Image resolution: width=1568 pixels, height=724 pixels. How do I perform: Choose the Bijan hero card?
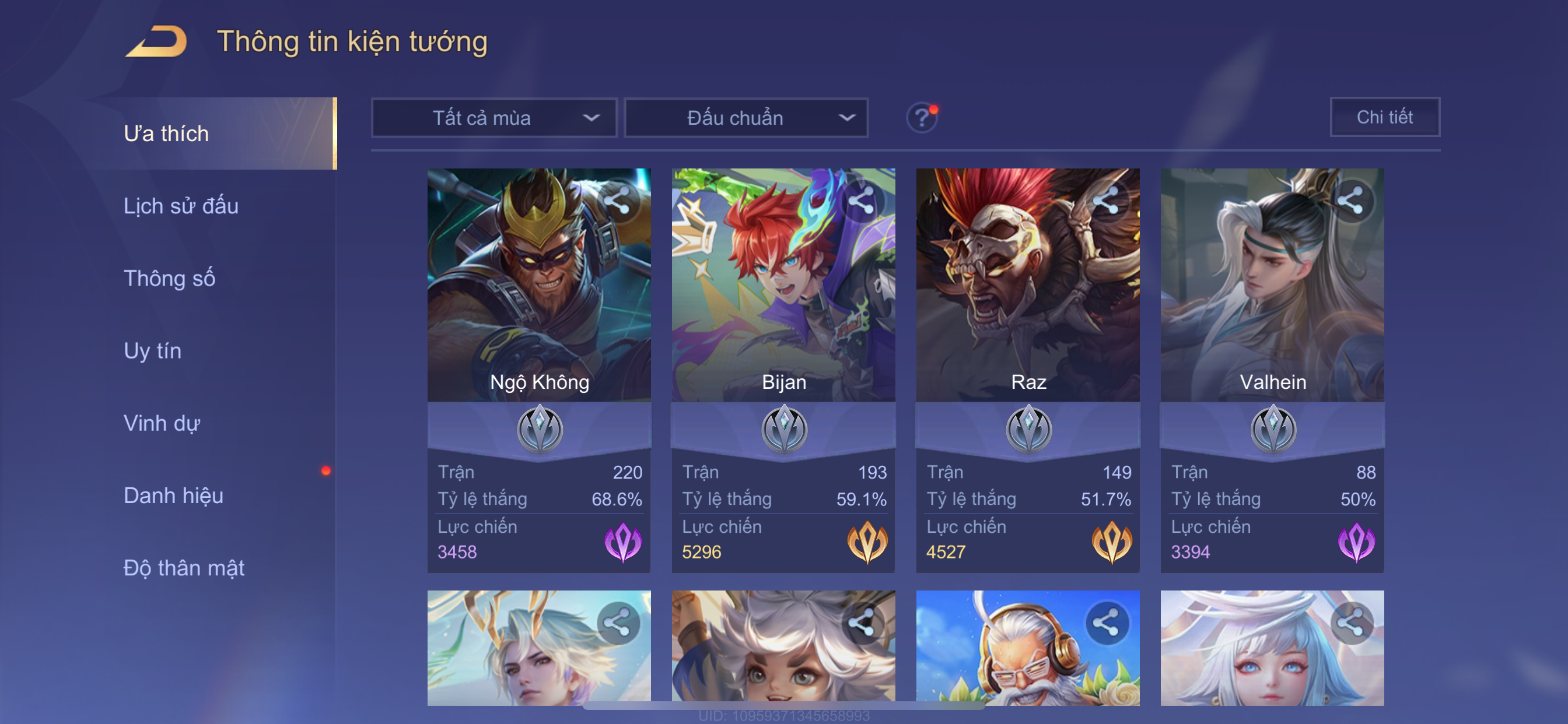coord(783,292)
